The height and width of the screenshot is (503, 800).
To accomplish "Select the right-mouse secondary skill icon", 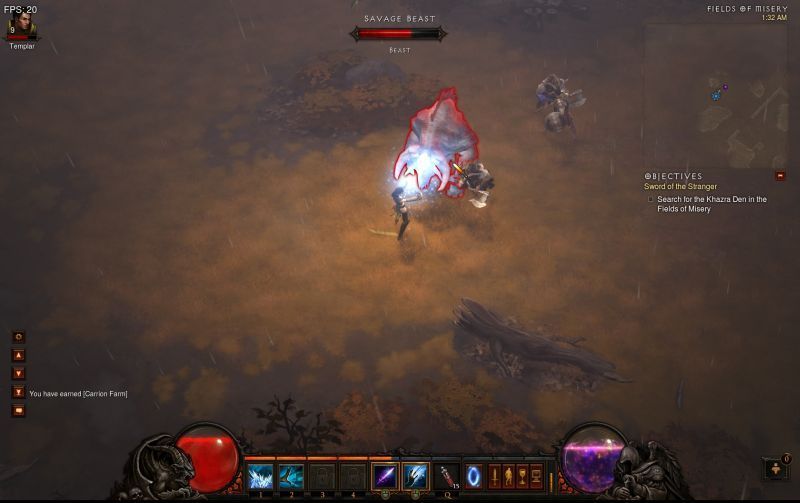I will click(x=415, y=477).
